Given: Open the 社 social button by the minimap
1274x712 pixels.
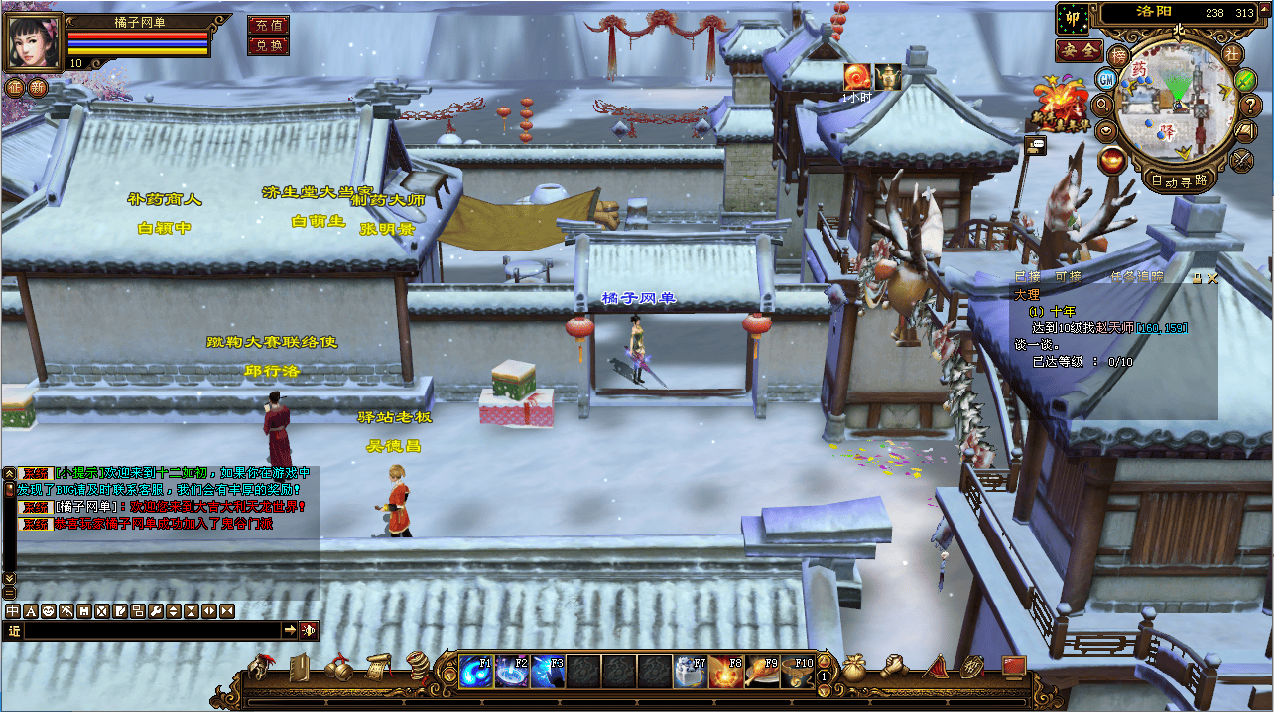Looking at the screenshot, I should (1231, 52).
